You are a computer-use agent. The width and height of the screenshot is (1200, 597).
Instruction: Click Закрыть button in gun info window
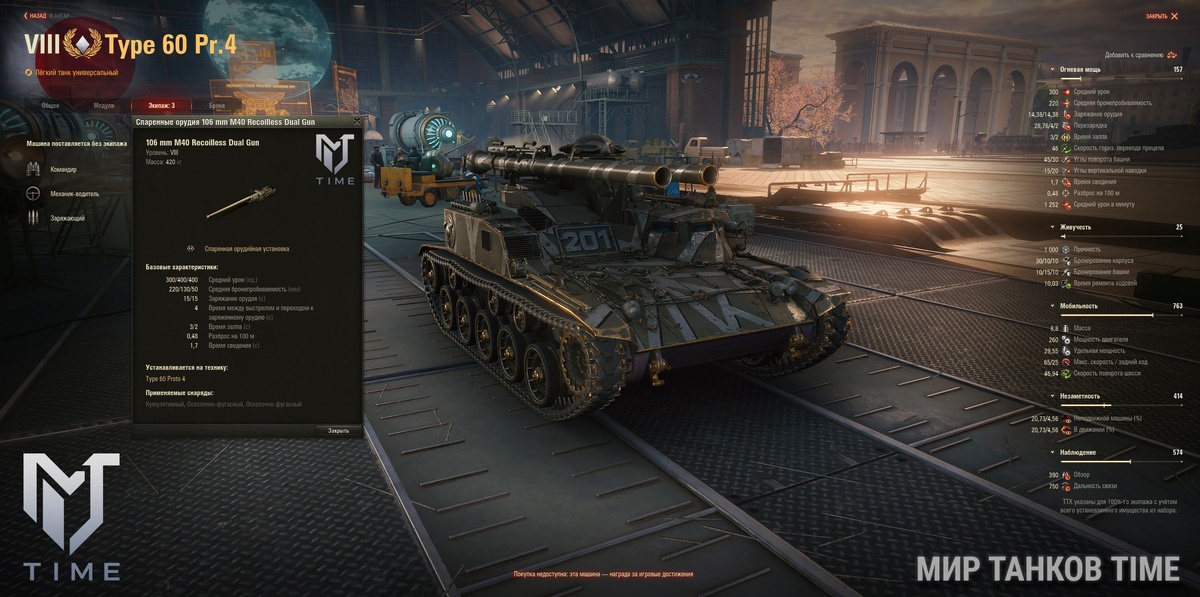pyautogui.click(x=339, y=430)
